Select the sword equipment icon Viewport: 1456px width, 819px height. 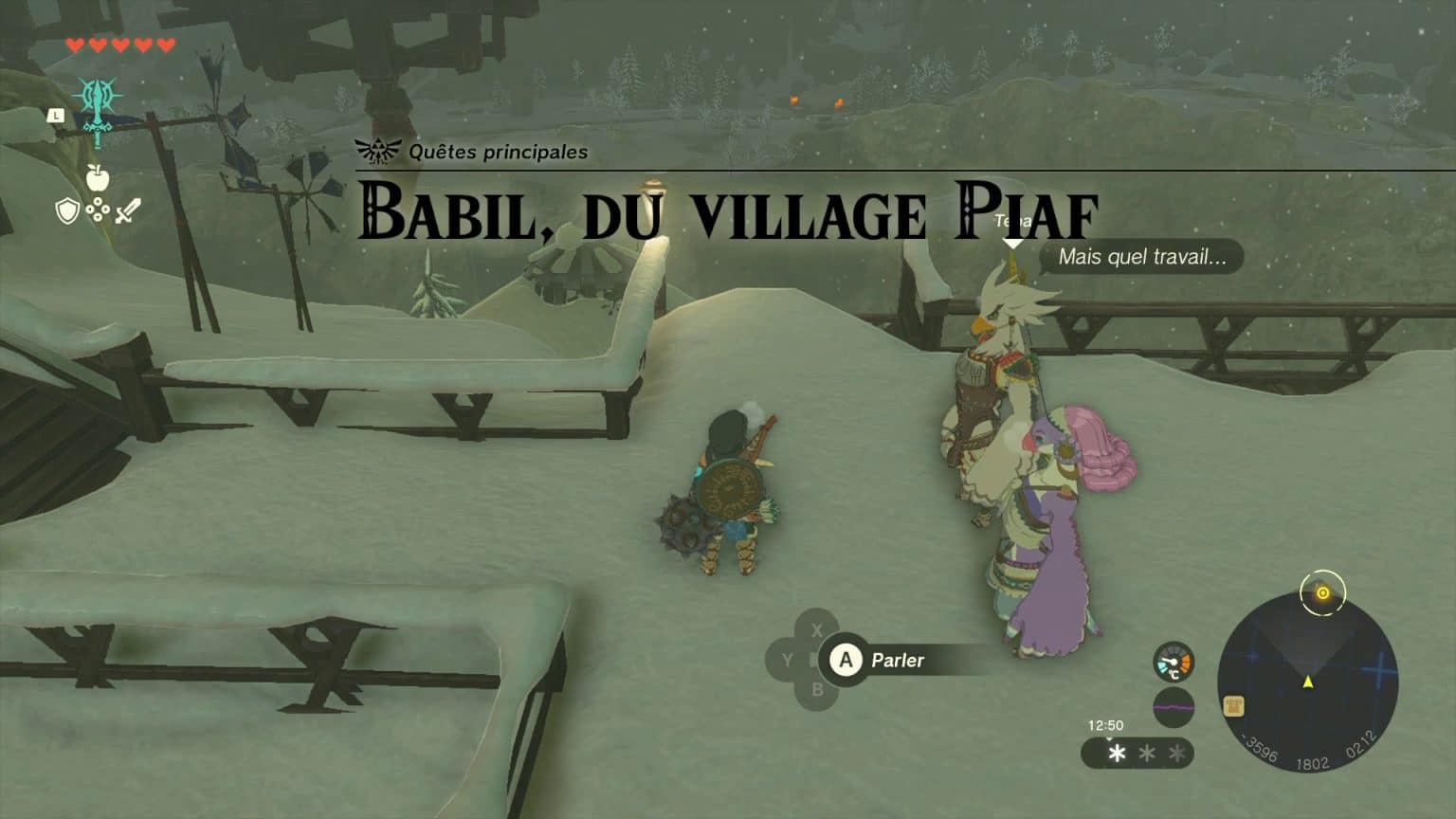[x=127, y=212]
